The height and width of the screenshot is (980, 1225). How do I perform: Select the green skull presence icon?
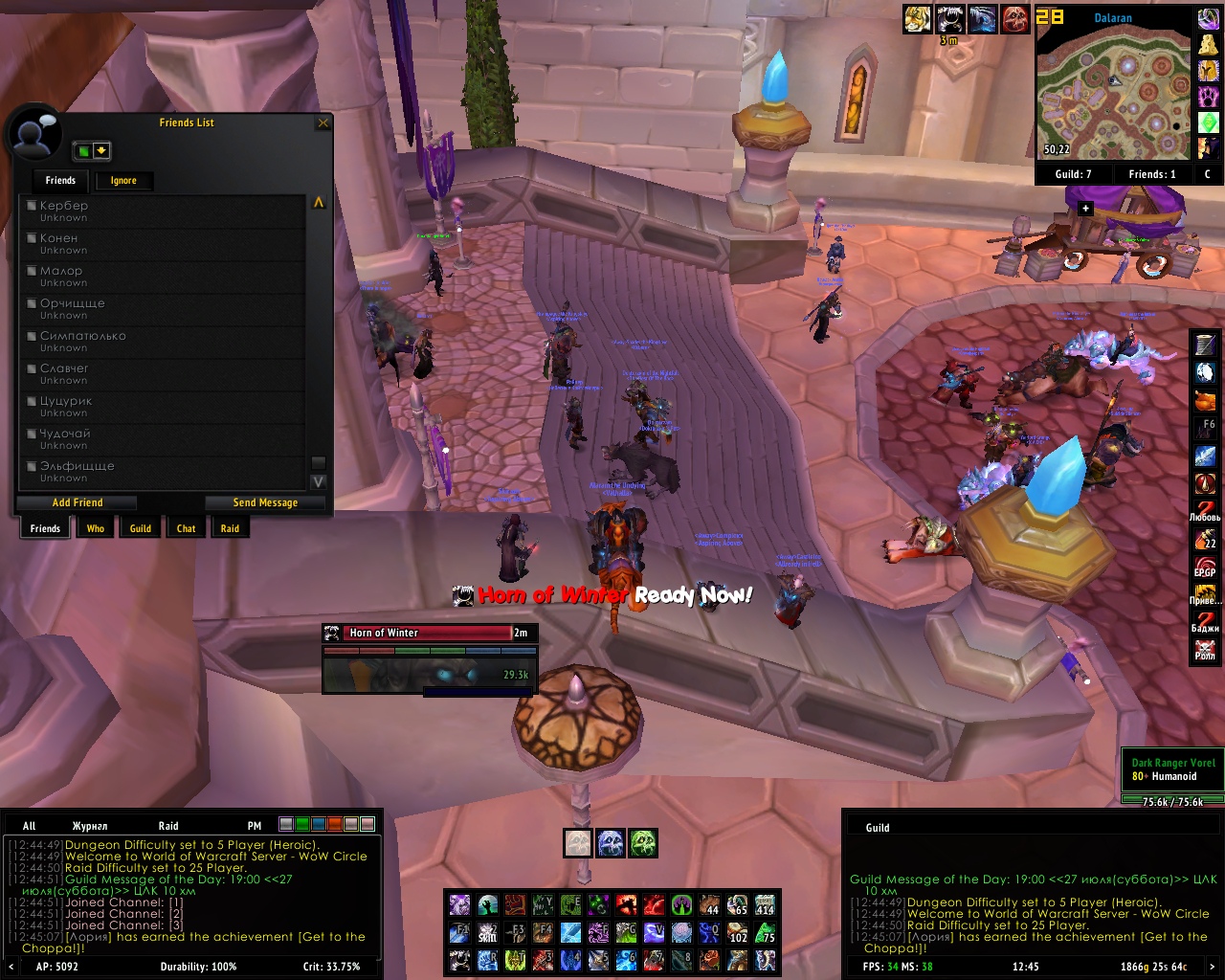643,843
